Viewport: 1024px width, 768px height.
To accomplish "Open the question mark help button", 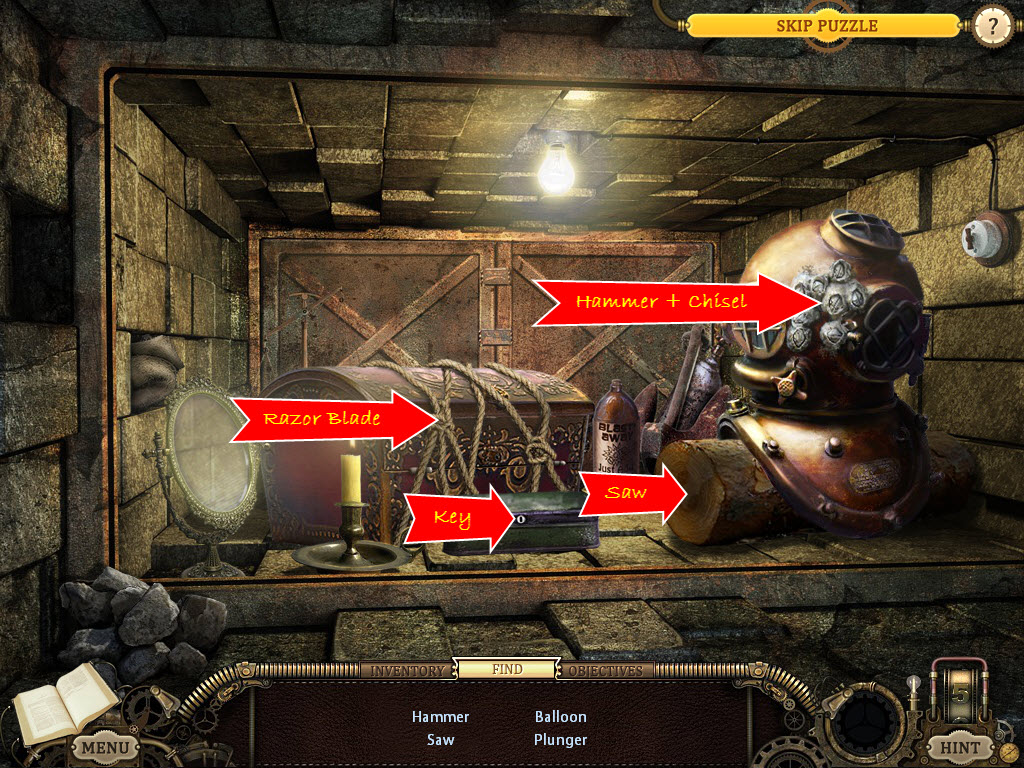I will click(x=992, y=27).
